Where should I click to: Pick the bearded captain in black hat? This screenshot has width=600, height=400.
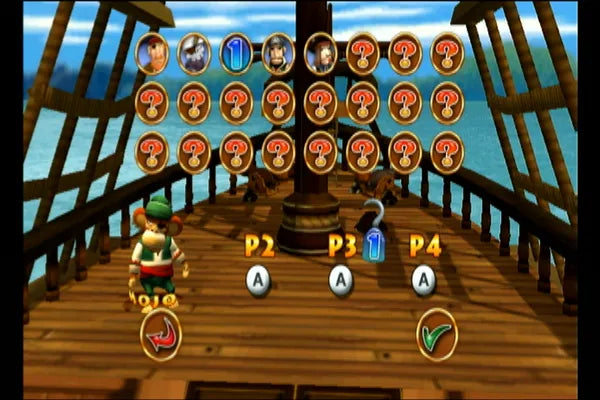click(278, 54)
